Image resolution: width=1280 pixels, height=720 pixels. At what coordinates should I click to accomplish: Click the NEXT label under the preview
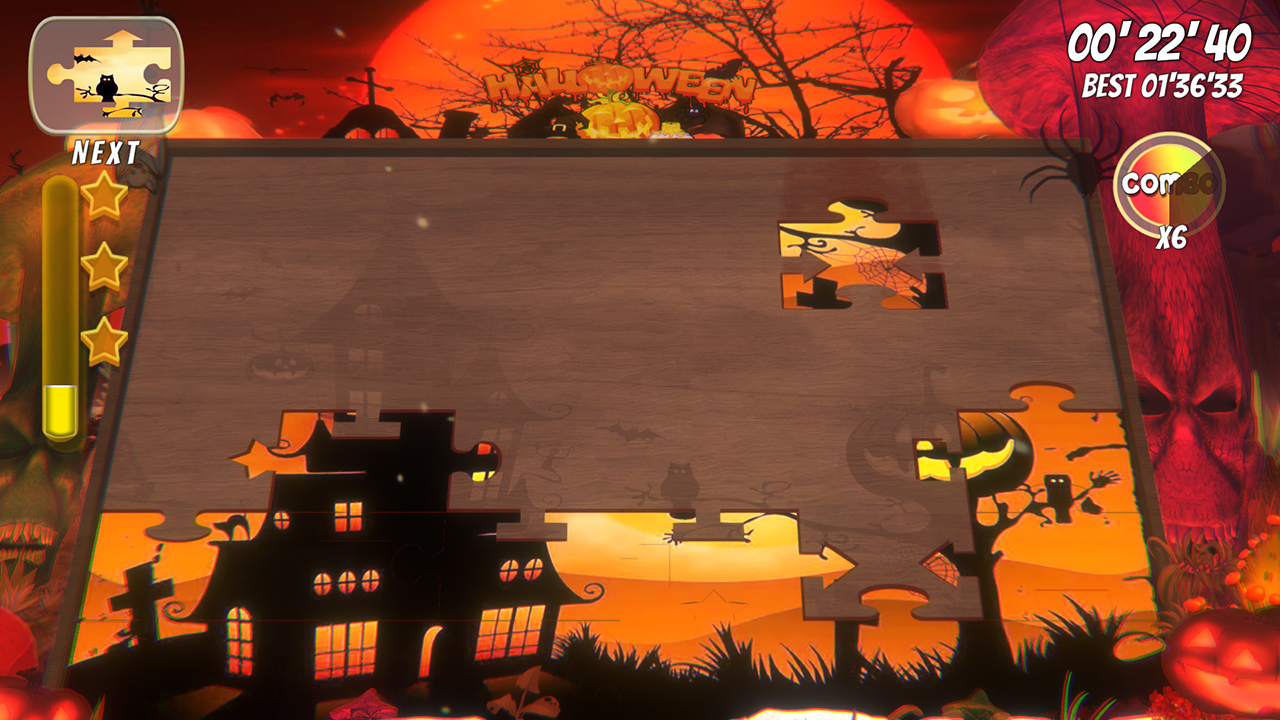click(x=105, y=152)
